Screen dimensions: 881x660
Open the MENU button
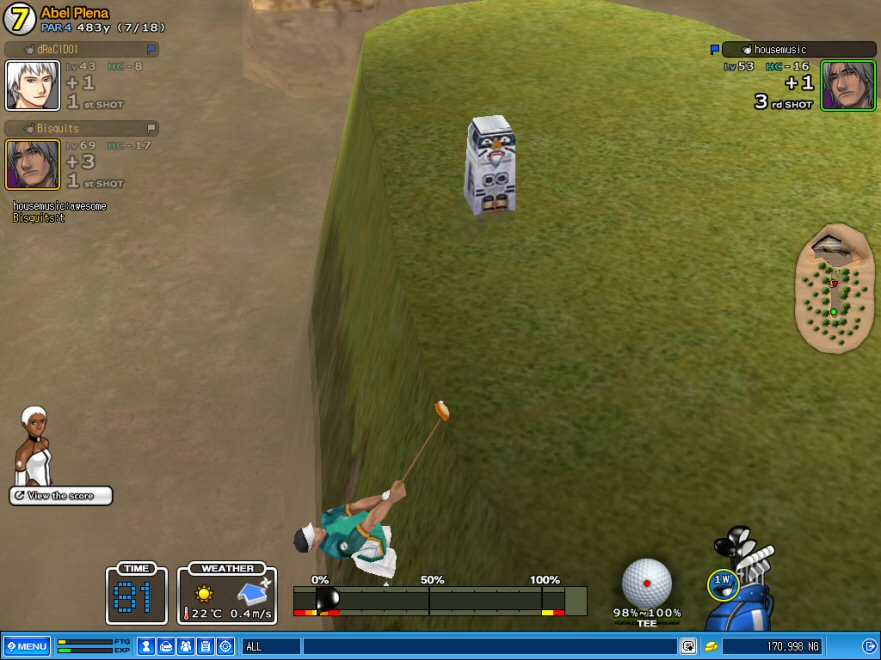tap(26, 646)
